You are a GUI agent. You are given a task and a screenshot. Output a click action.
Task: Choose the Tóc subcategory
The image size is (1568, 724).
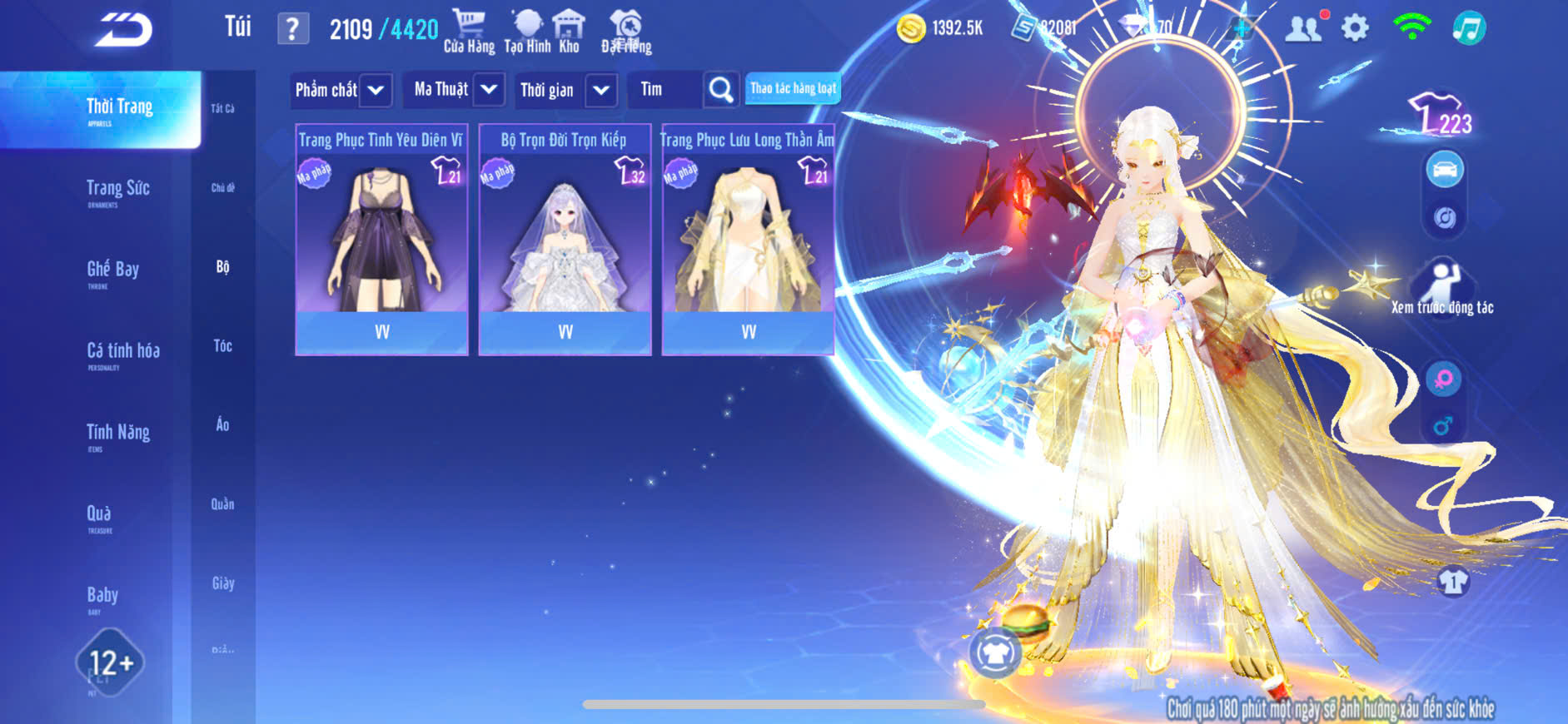click(x=222, y=345)
